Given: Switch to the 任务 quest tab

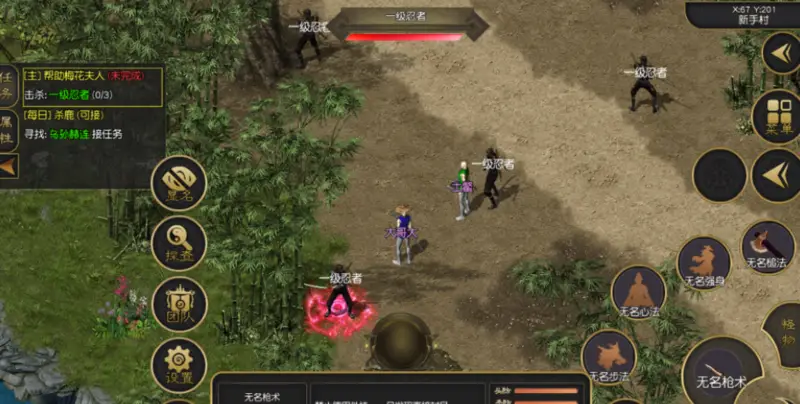Looking at the screenshot, I should pos(8,85).
